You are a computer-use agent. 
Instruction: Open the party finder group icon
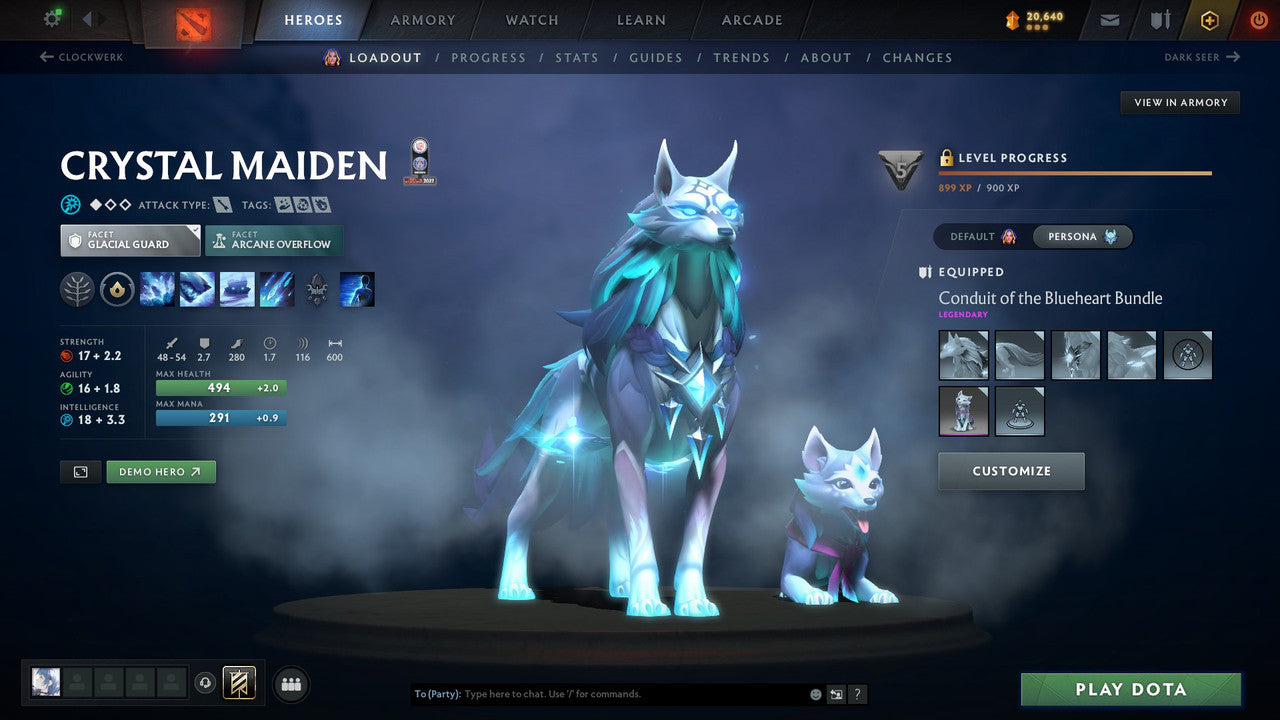coord(290,684)
